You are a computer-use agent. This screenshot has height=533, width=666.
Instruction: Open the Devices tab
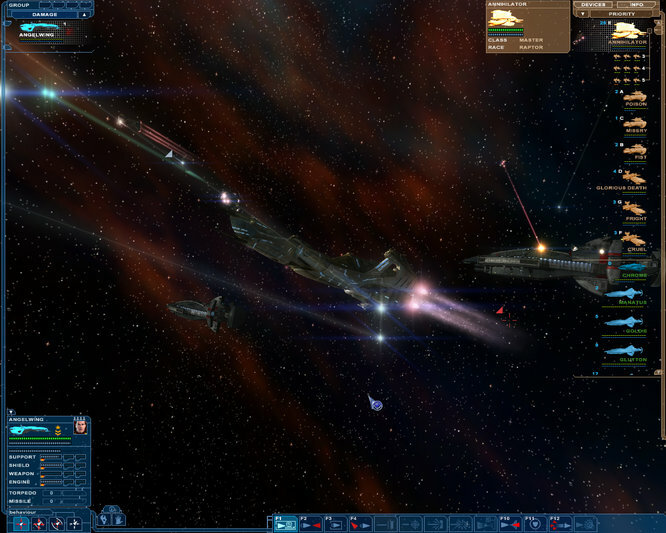(595, 5)
